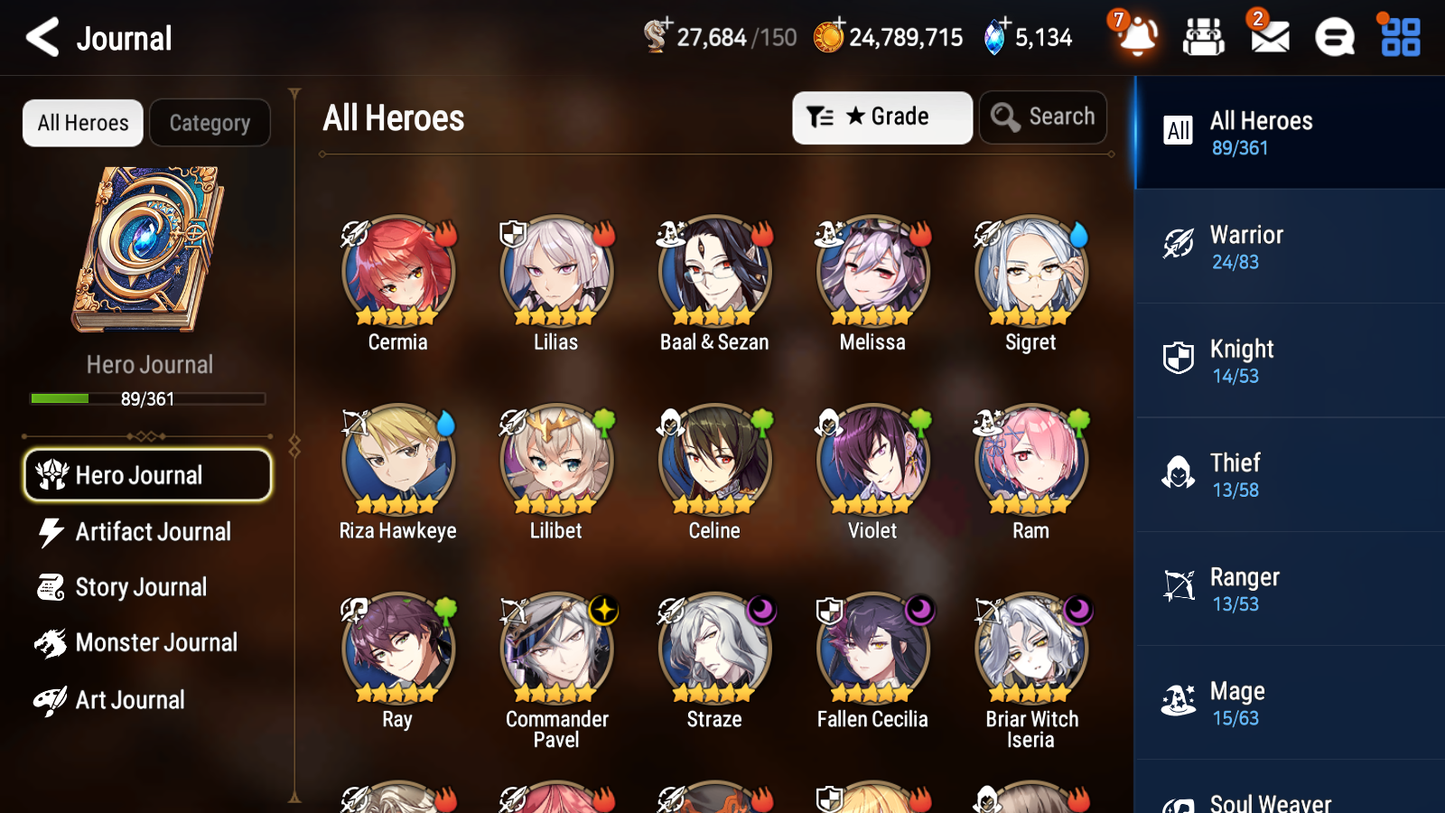Go back using the Journal back arrow
This screenshot has width=1445, height=813.
tap(42, 36)
